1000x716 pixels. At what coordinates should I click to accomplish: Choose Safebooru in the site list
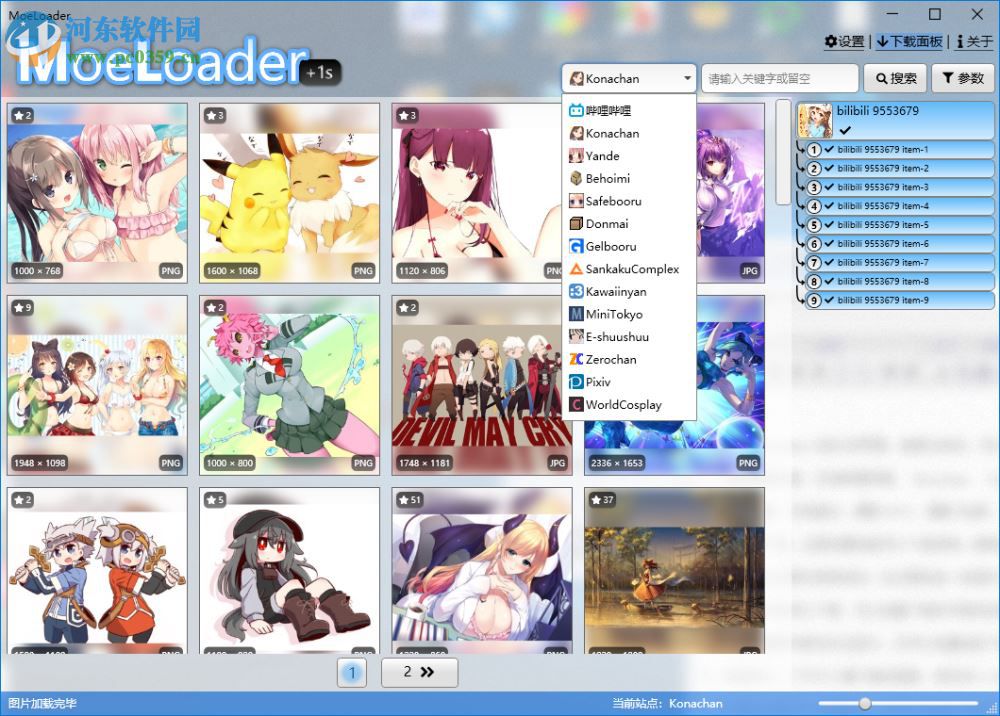click(x=613, y=201)
